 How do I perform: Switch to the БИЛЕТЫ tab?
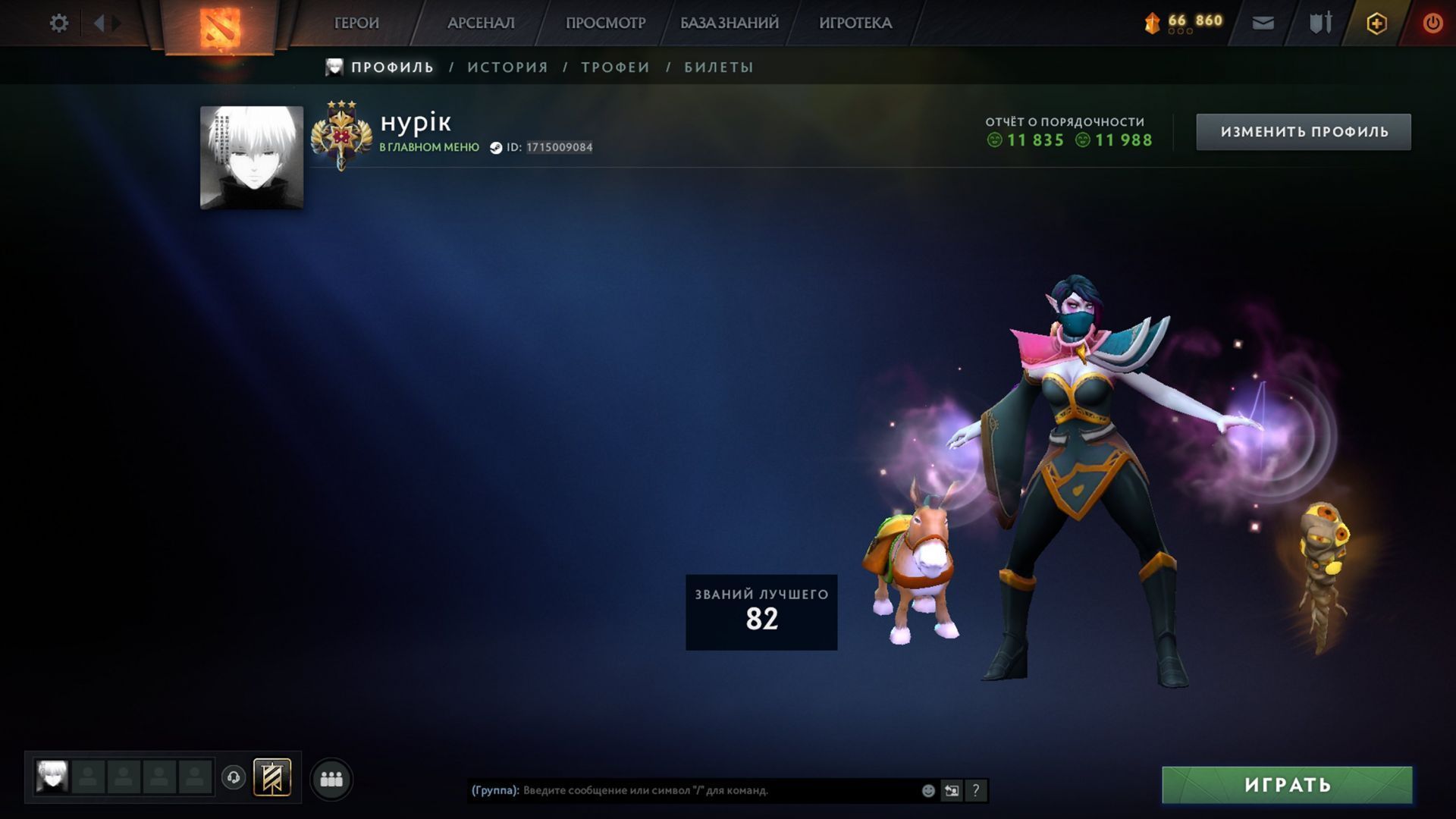[x=719, y=67]
